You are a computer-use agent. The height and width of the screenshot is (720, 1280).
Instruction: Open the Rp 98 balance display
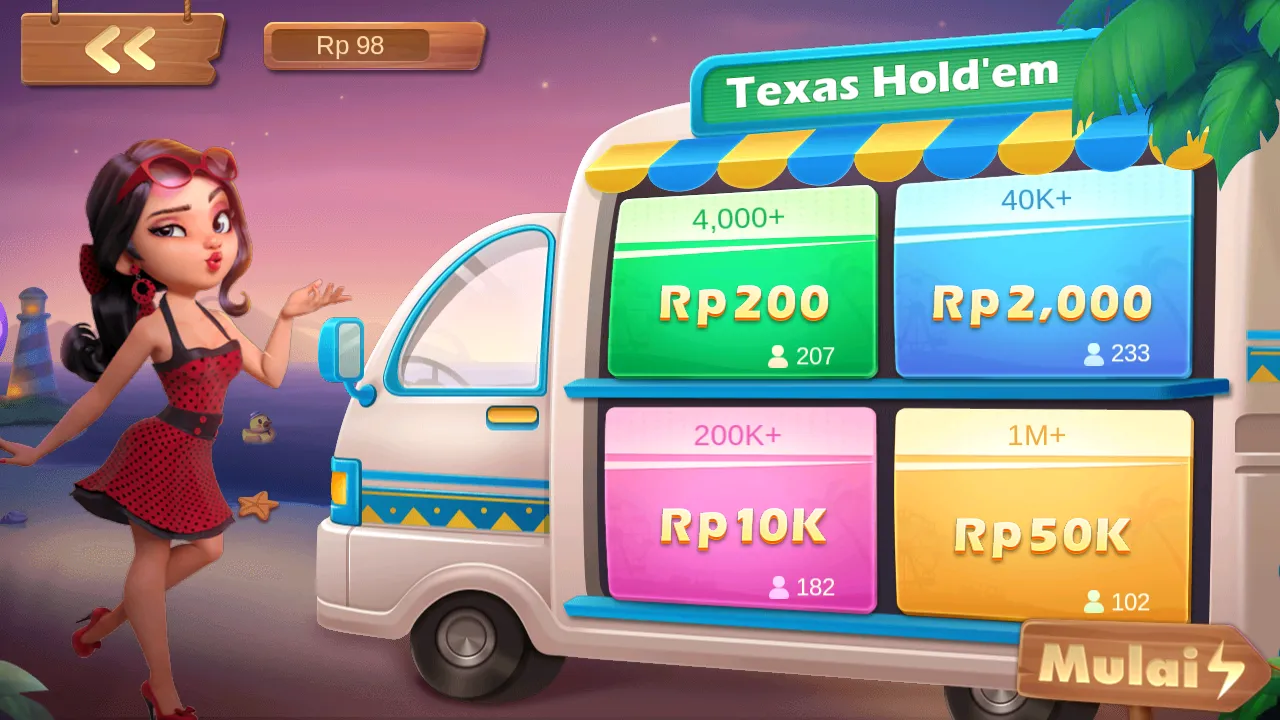coord(372,45)
